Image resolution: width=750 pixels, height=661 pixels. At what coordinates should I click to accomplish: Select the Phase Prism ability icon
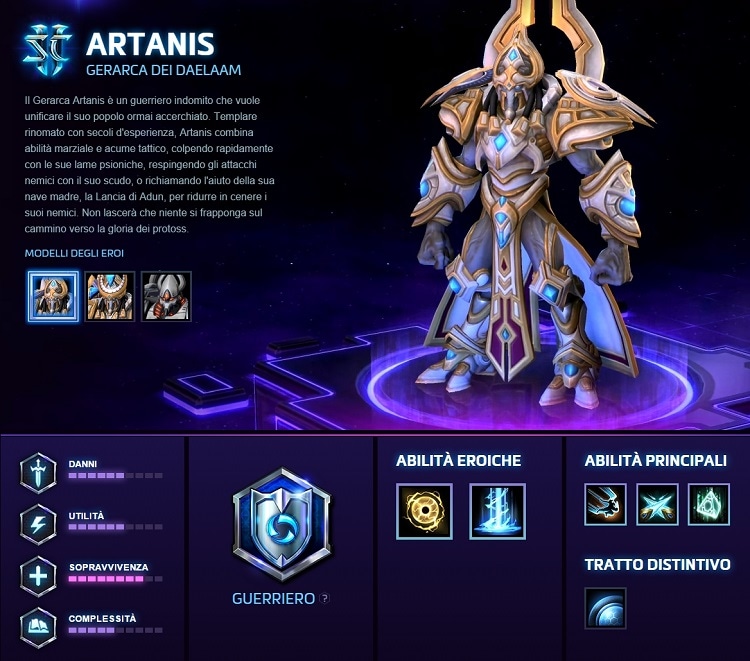click(709, 504)
